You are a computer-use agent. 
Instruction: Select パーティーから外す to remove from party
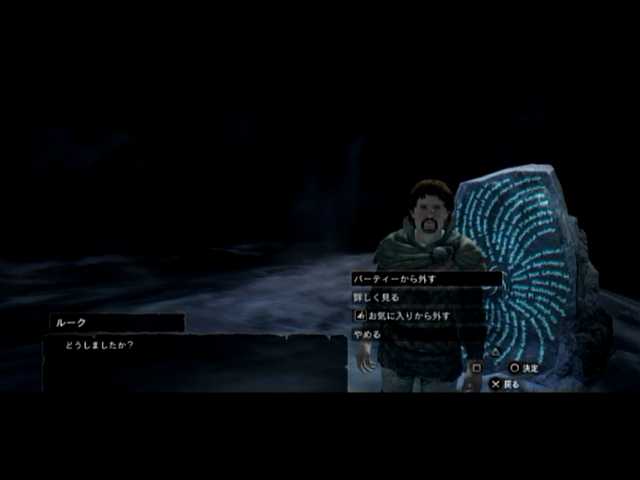pyautogui.click(x=395, y=279)
